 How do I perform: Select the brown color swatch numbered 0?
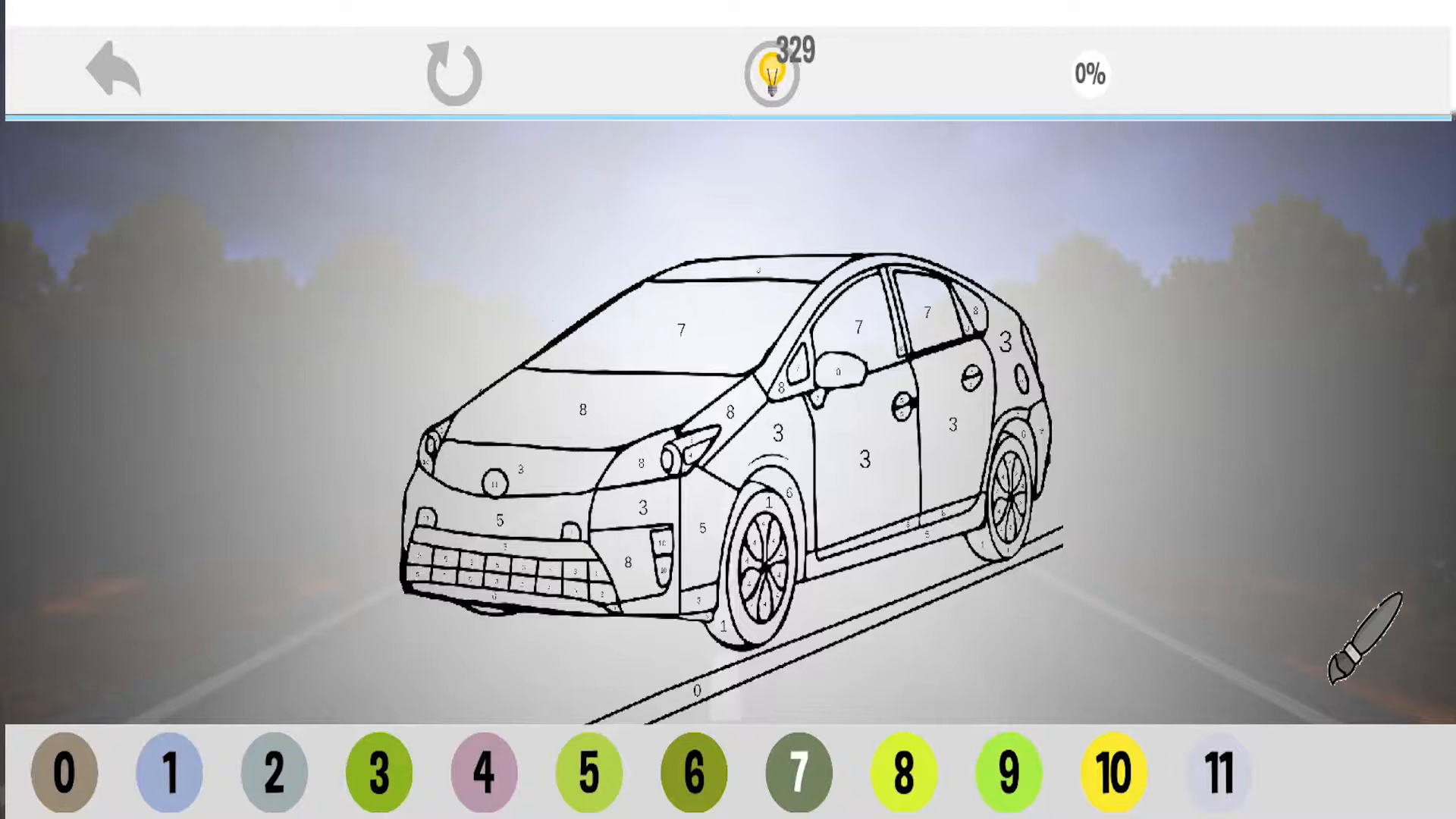(64, 771)
